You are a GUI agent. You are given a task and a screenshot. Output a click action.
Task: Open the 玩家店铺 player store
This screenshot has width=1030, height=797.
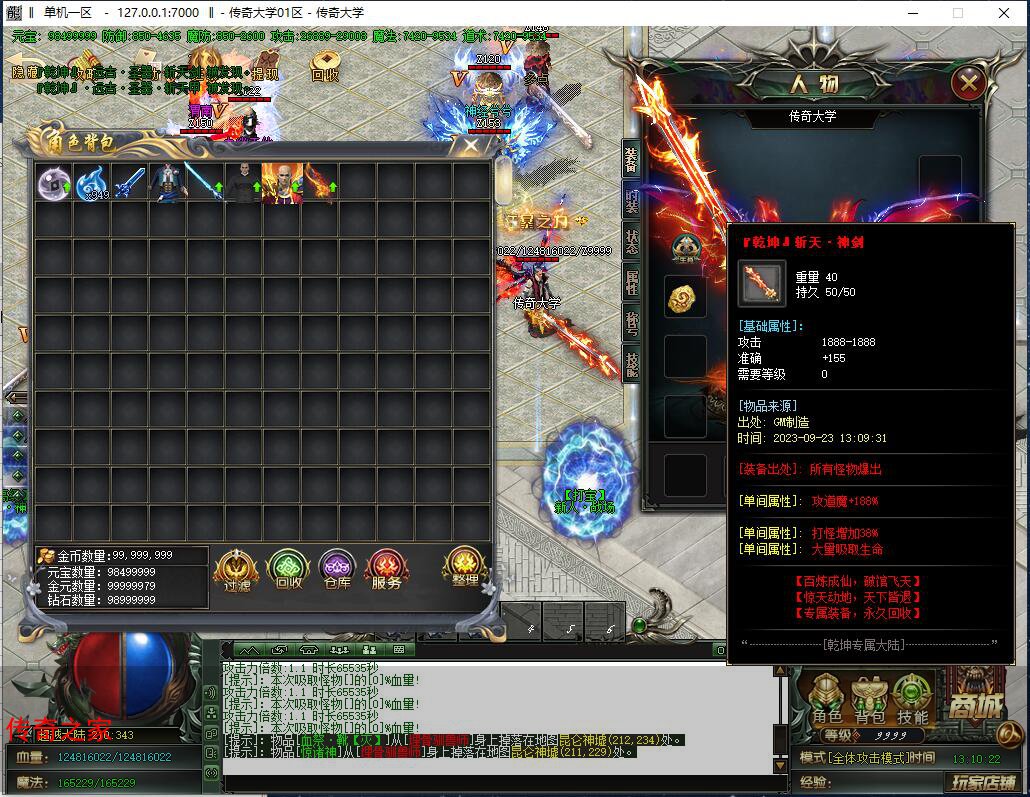[983, 782]
